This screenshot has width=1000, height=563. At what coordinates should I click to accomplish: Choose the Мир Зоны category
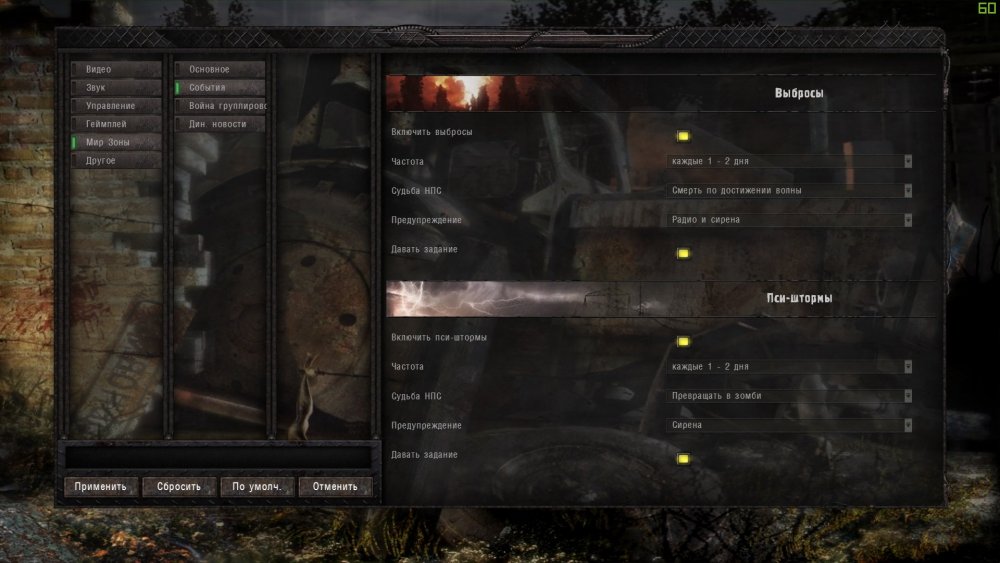[115, 142]
